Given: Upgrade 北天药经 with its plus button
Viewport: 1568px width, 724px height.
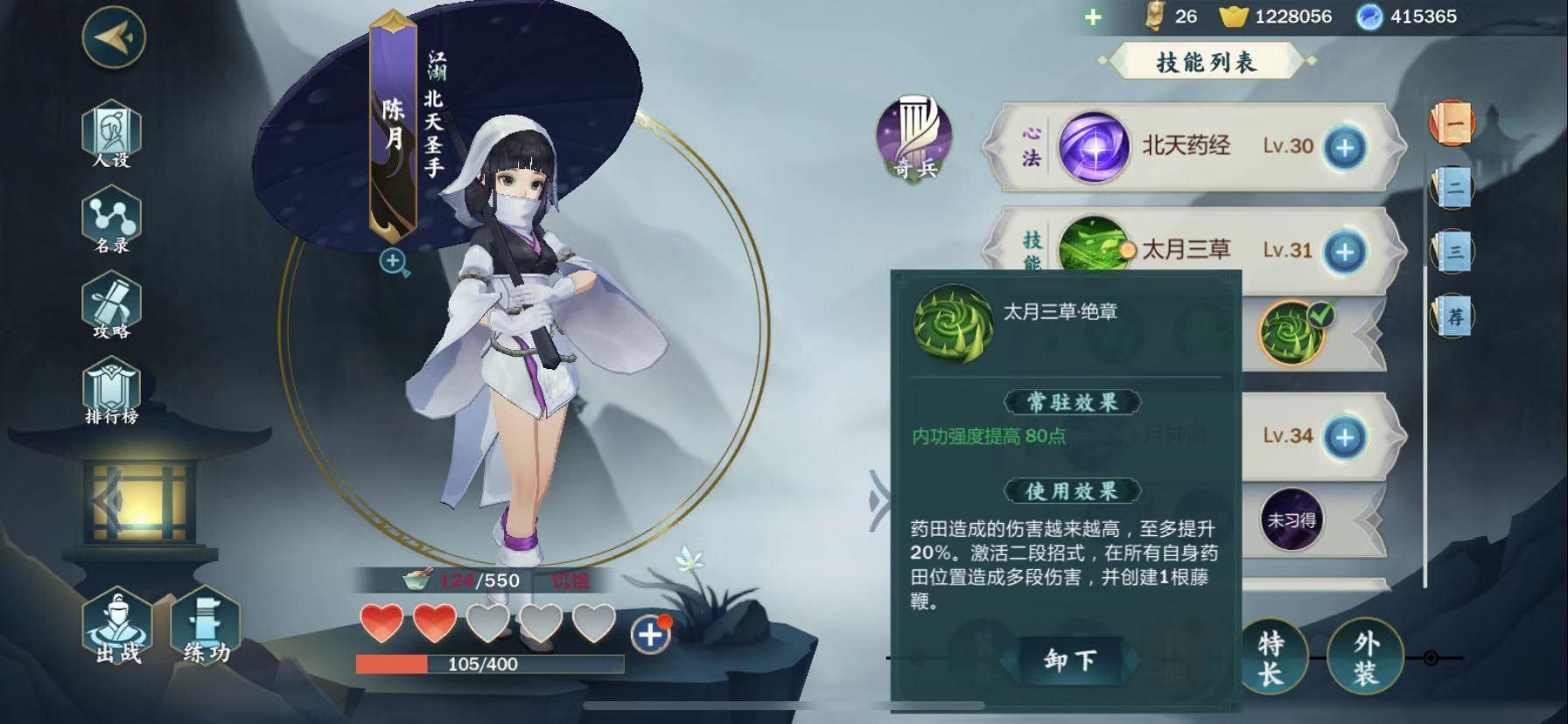Looking at the screenshot, I should 1344,147.
